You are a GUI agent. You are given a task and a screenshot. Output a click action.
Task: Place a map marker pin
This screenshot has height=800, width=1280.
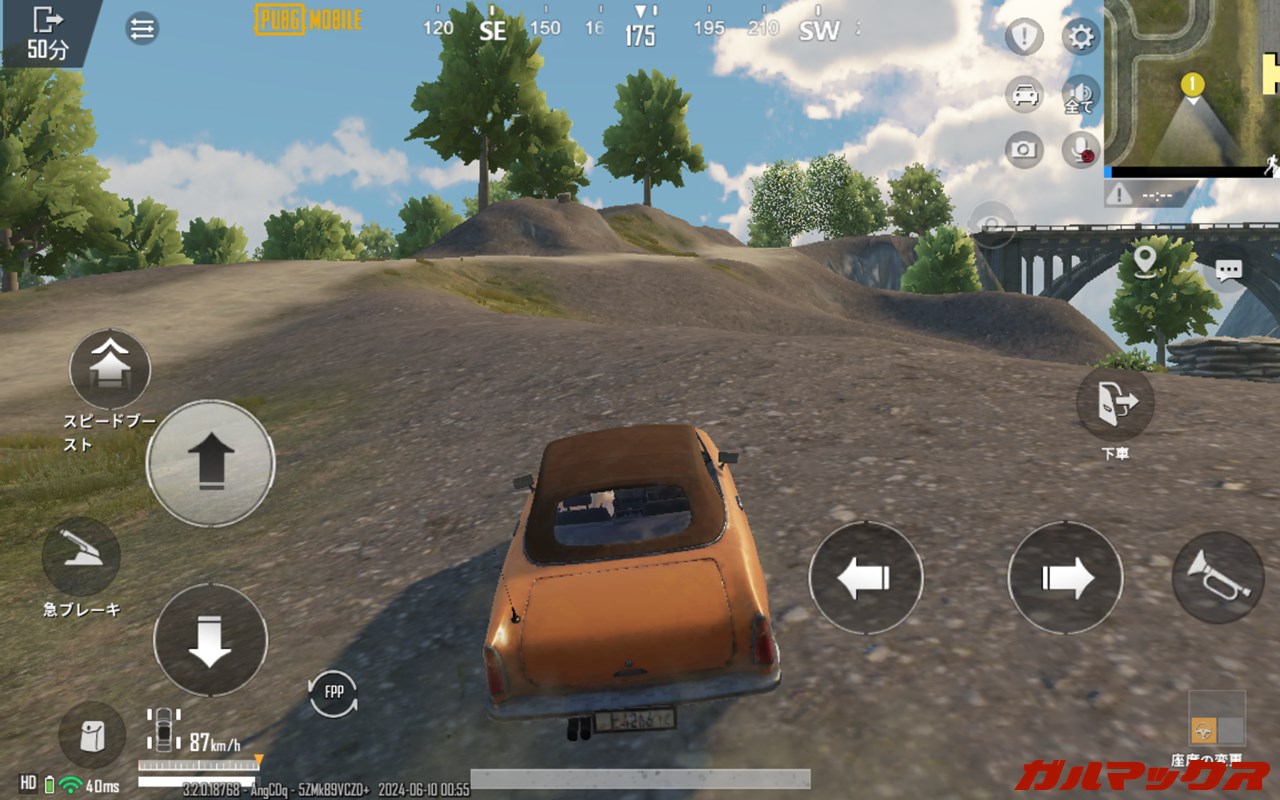[1145, 260]
